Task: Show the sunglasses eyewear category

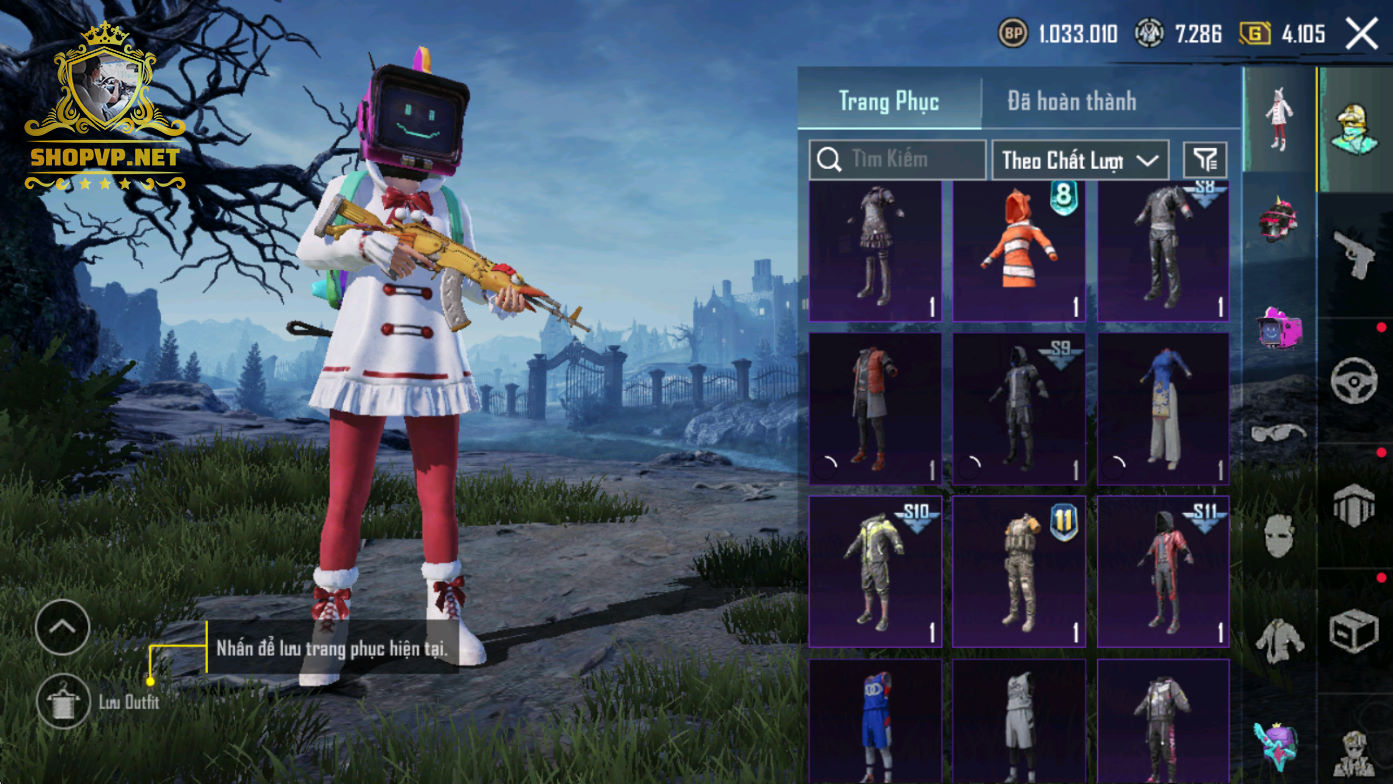Action: pos(1279,432)
